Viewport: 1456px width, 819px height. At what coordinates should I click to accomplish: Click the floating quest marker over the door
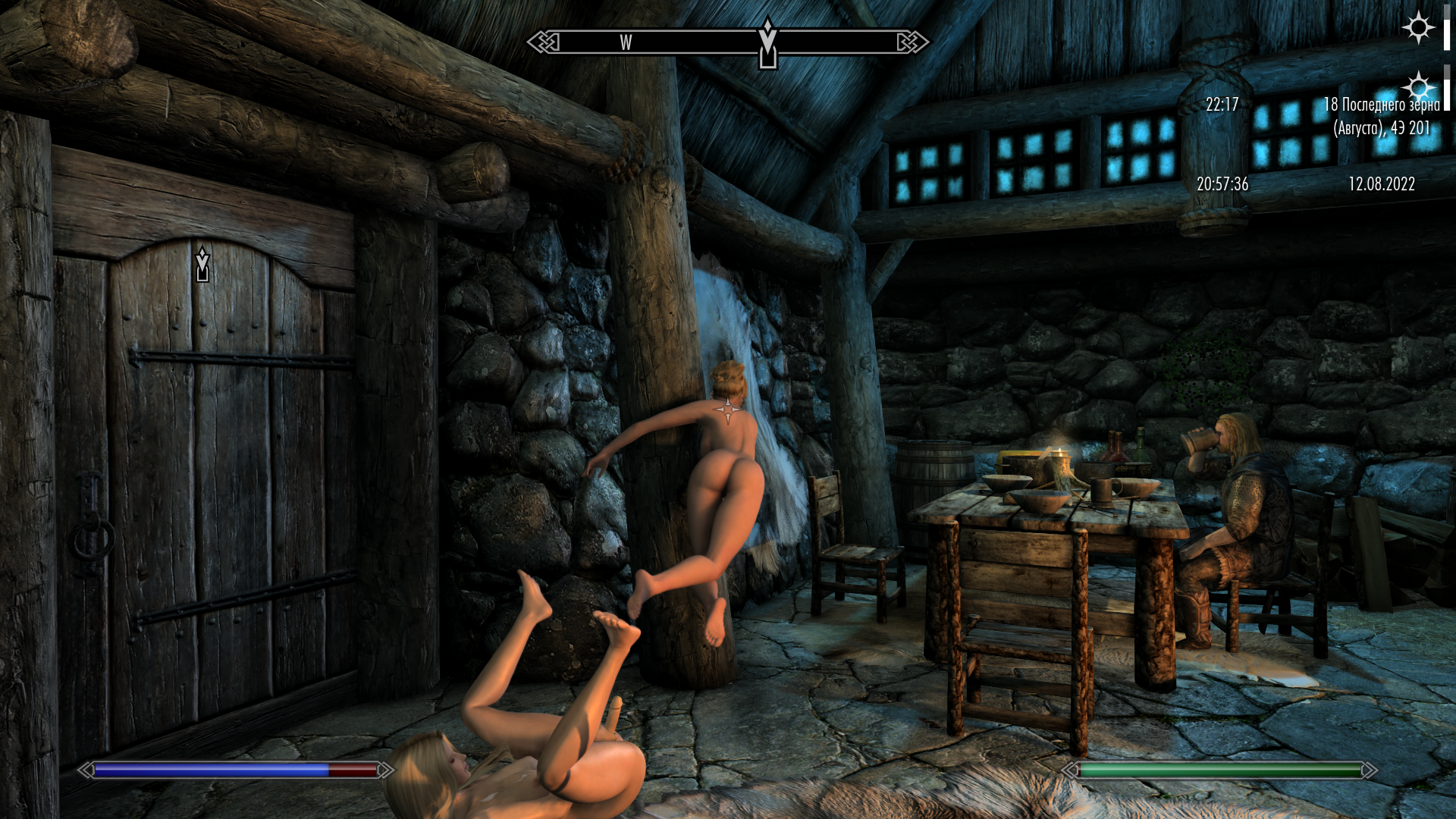(x=202, y=264)
